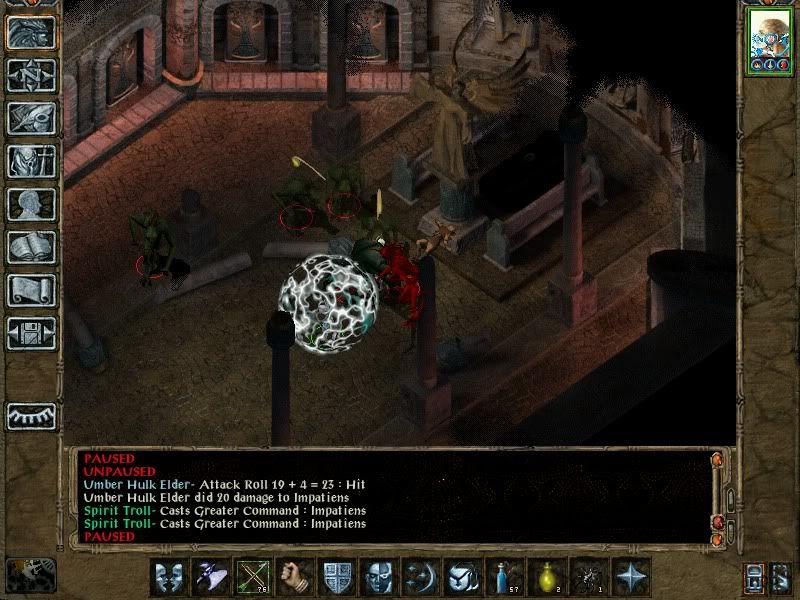Open options via the floppy disk icon
This screenshot has height=600, width=800.
pyautogui.click(x=31, y=333)
